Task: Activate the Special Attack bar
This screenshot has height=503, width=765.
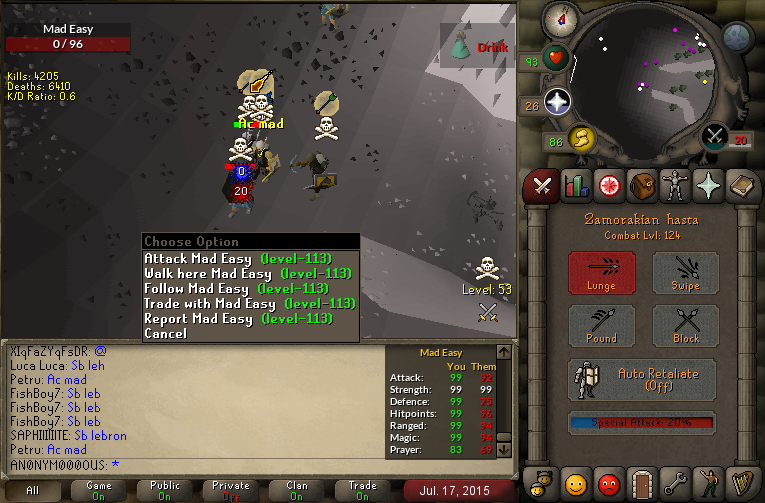Action: (642, 423)
